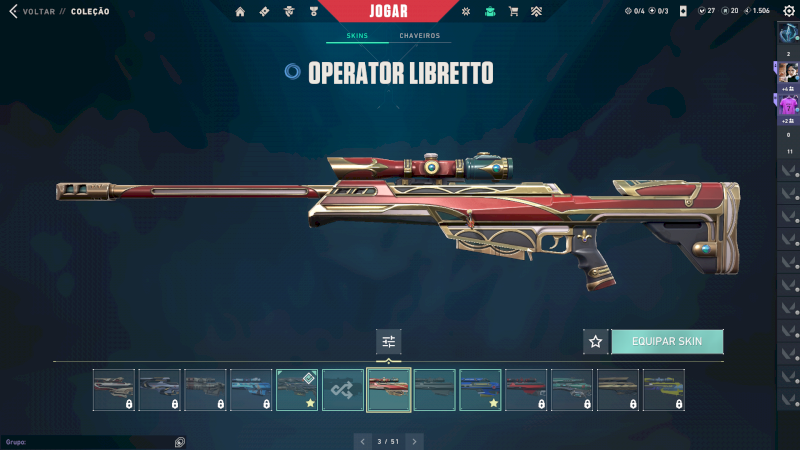Switch to the Chaveiros tab

(x=419, y=36)
